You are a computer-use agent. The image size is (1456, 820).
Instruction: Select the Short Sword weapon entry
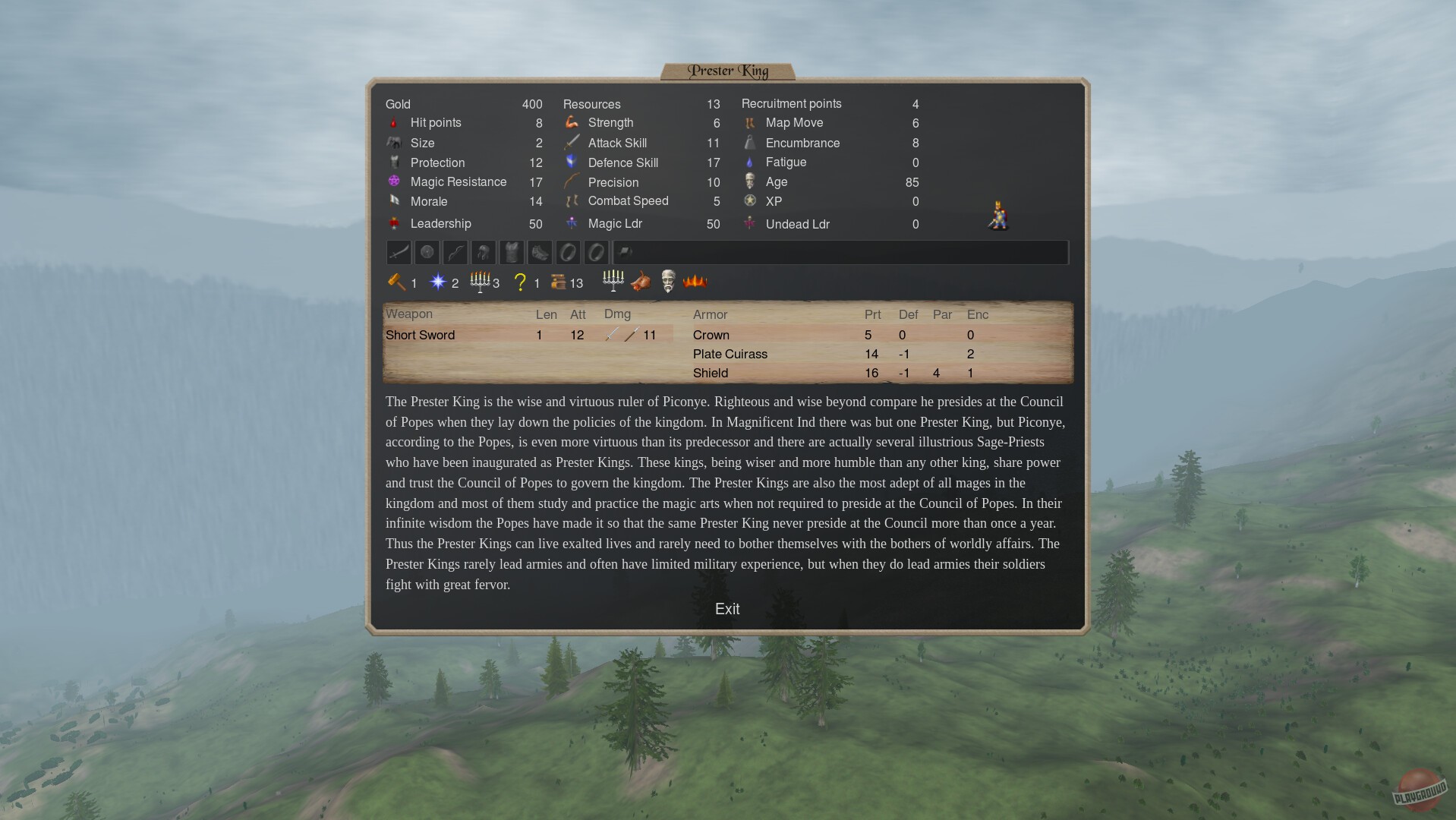point(420,335)
